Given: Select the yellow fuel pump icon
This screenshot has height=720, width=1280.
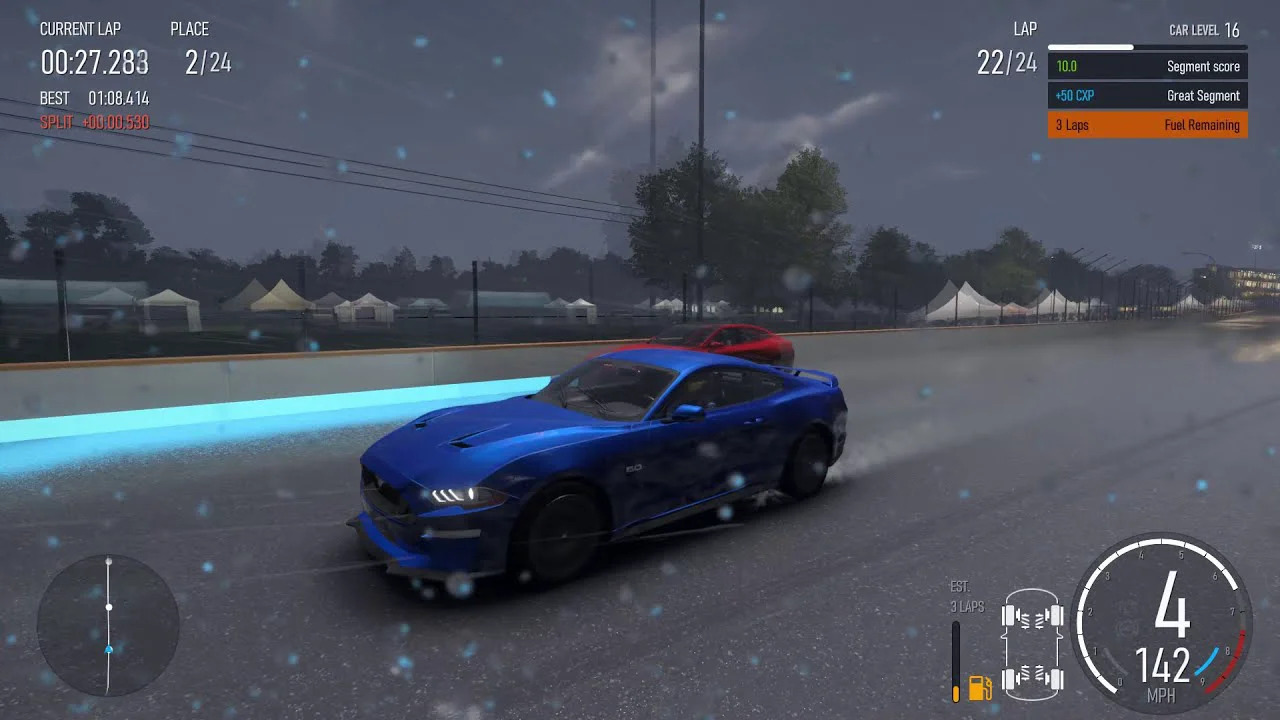Looking at the screenshot, I should 979,687.
